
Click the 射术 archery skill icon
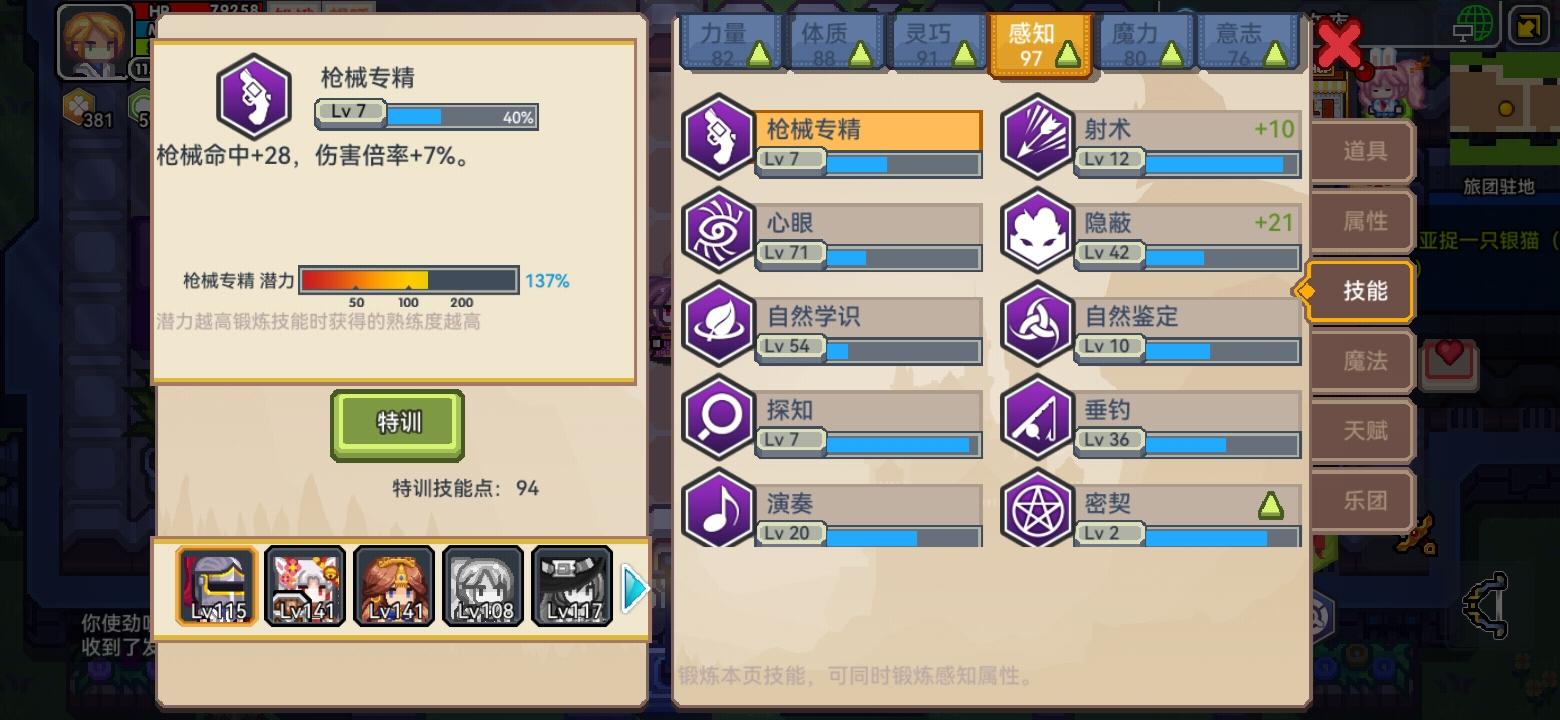click(1037, 138)
